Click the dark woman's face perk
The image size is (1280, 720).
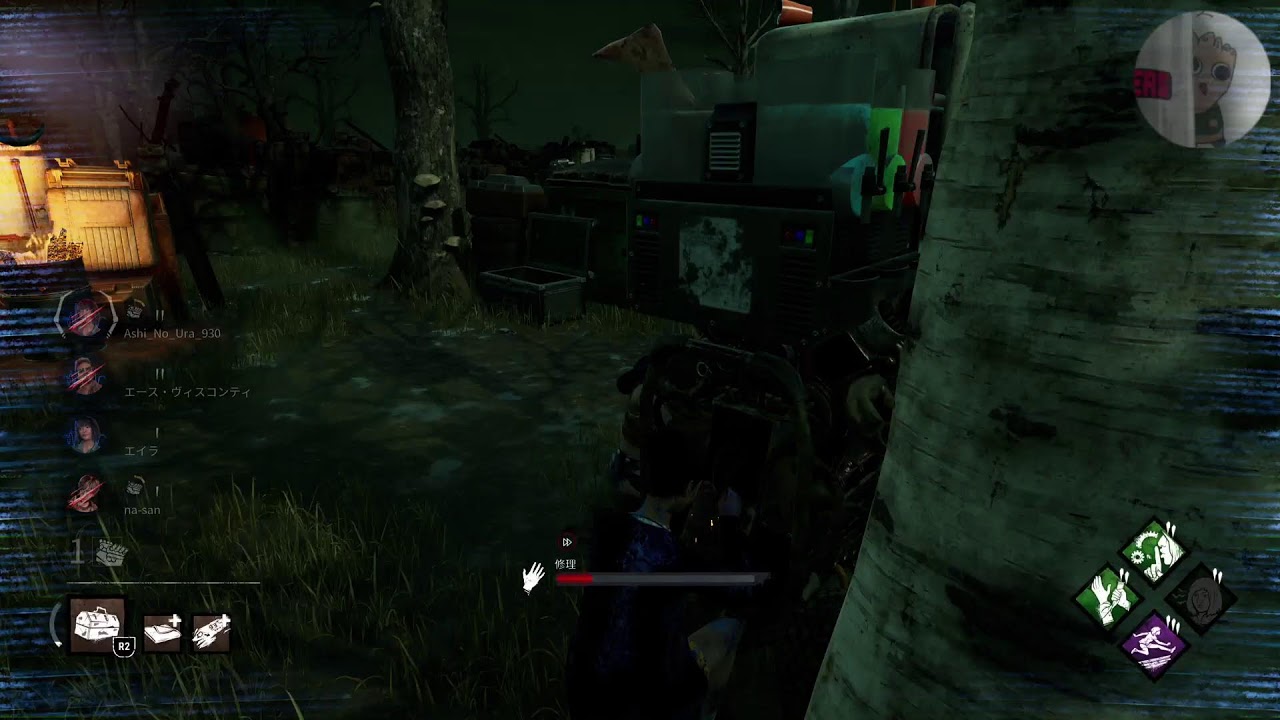pyautogui.click(x=1201, y=598)
